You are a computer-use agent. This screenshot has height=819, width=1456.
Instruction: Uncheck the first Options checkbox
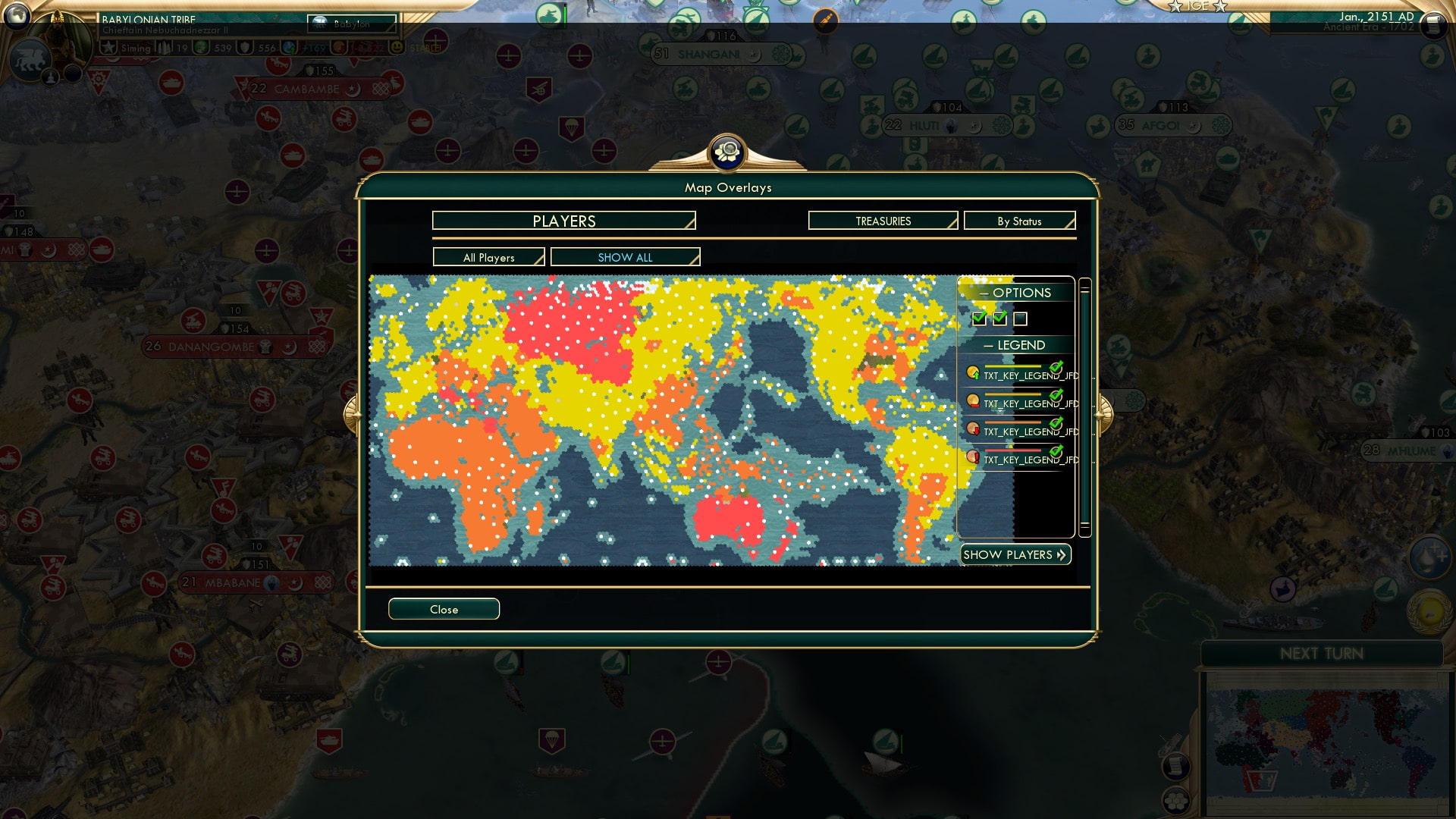point(979,318)
